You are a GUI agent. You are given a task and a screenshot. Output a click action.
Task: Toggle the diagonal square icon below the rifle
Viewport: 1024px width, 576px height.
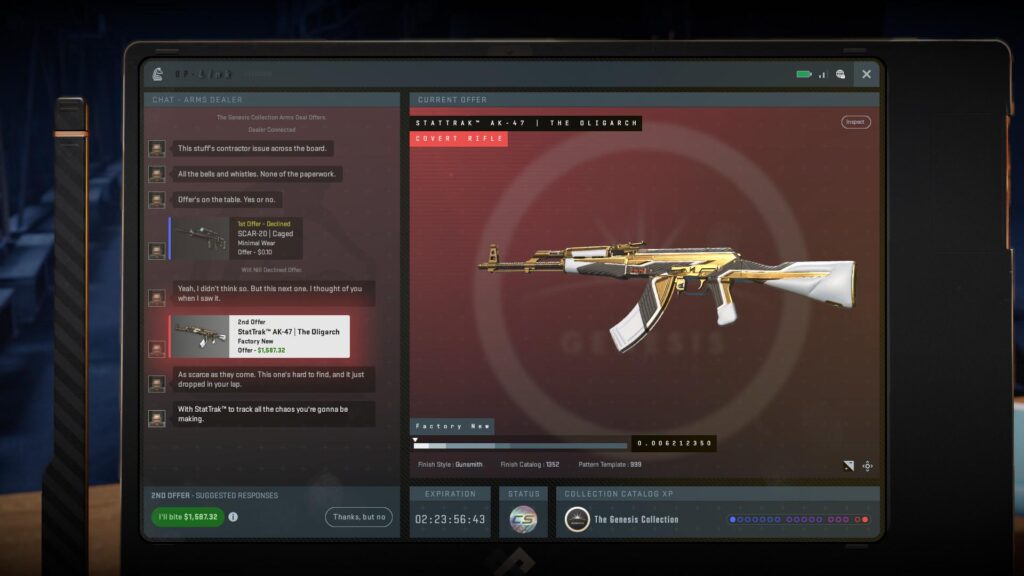coord(848,465)
